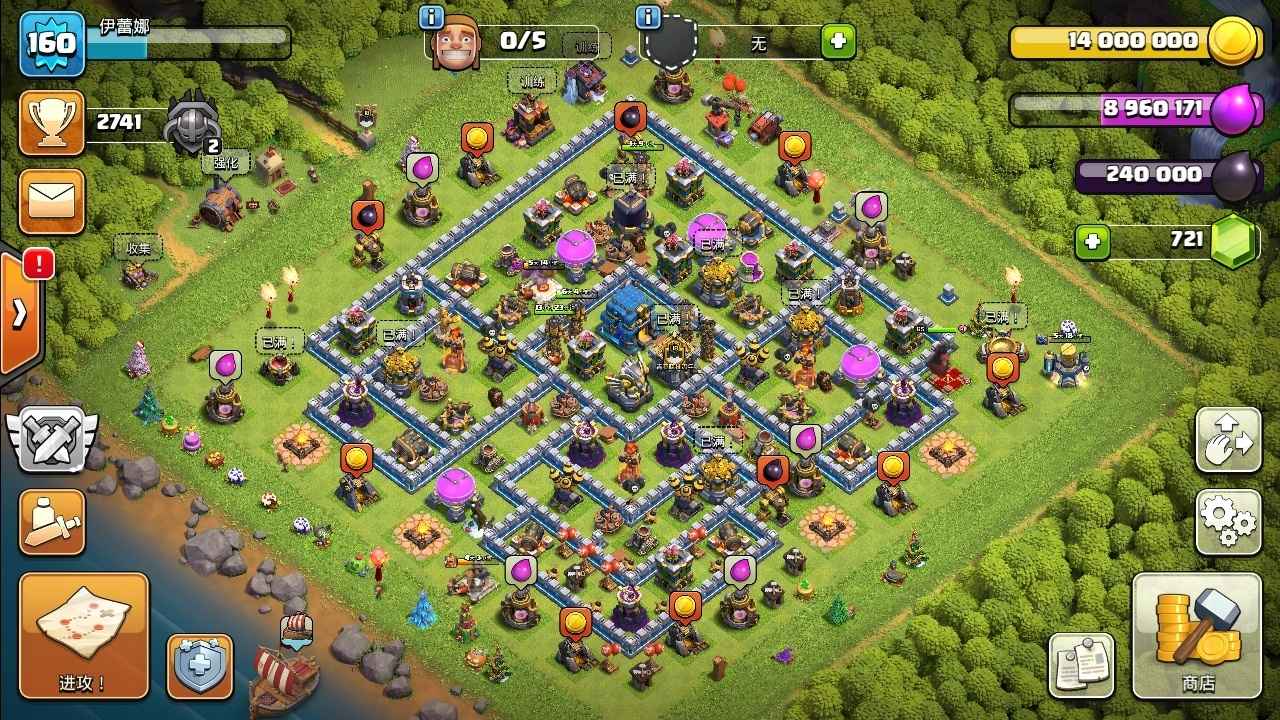Open the settings gears button
Viewport: 1280px width, 720px height.
pos(1228,520)
